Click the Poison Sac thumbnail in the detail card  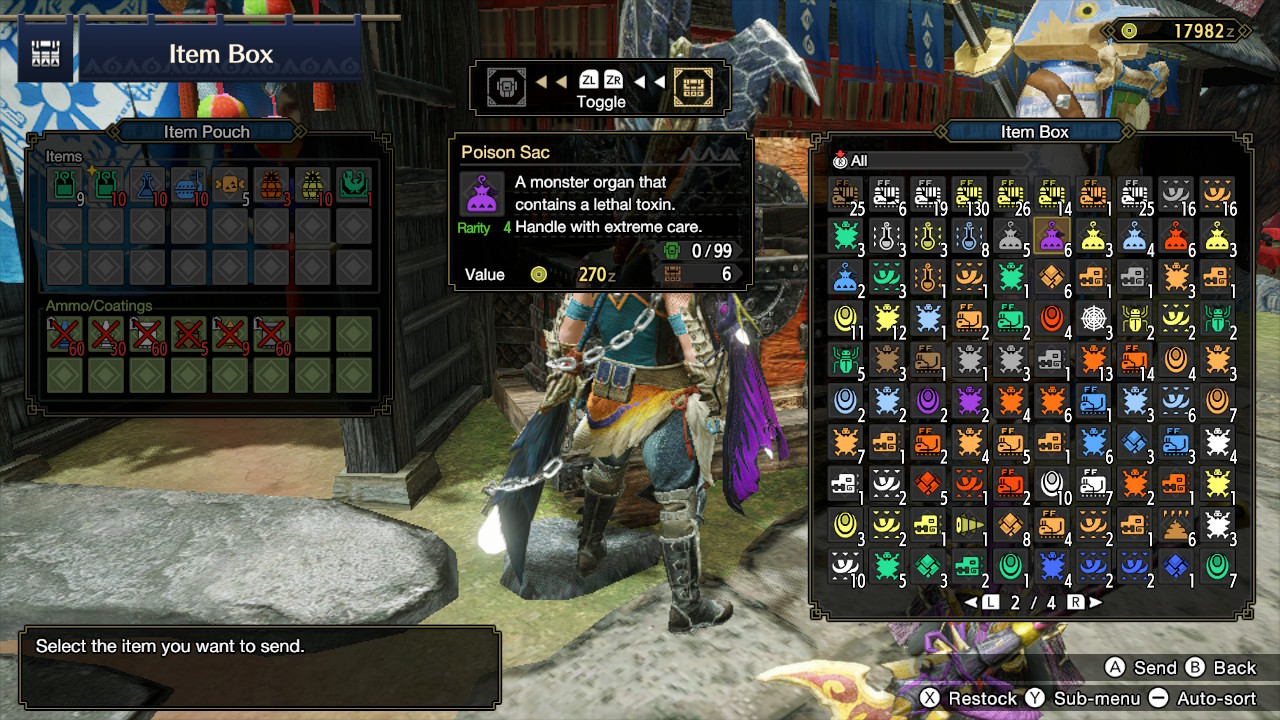coord(481,195)
